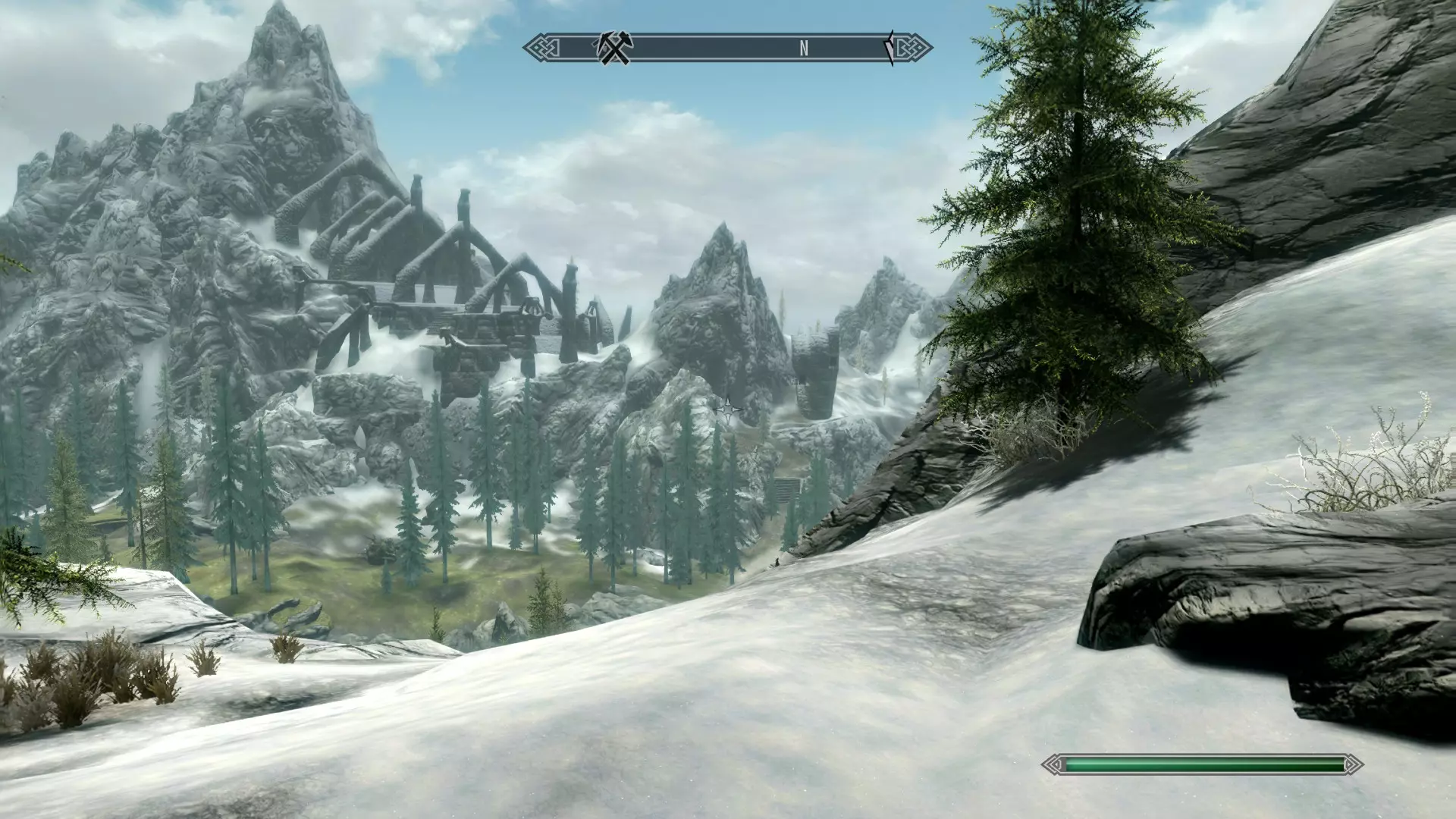The width and height of the screenshot is (1456, 819).
Task: Select the north N indicator on compass
Action: pyautogui.click(x=803, y=49)
